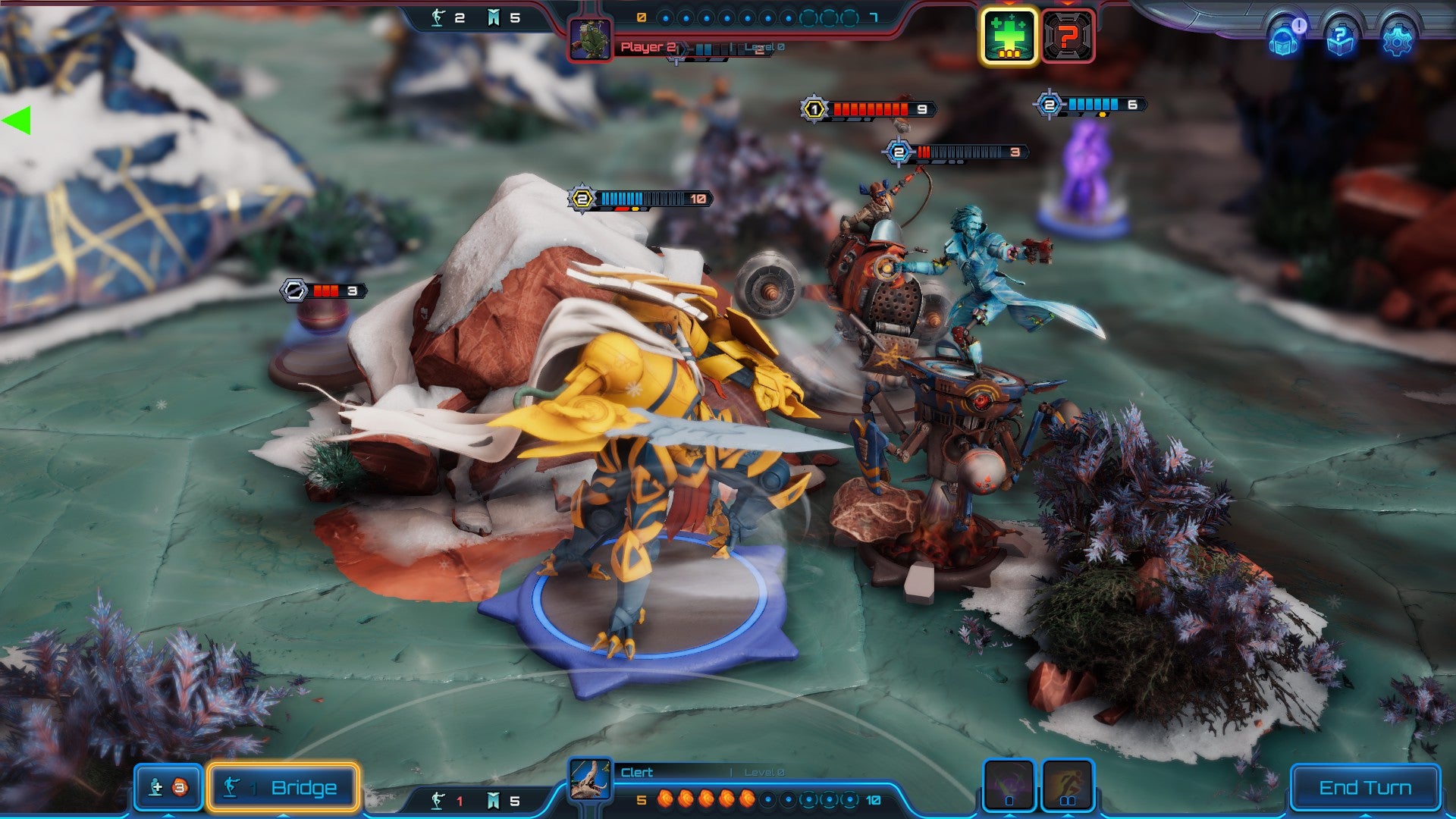Screen dimensions: 1456x819
Task: Select Clert's creature portrait
Action: coord(590,780)
